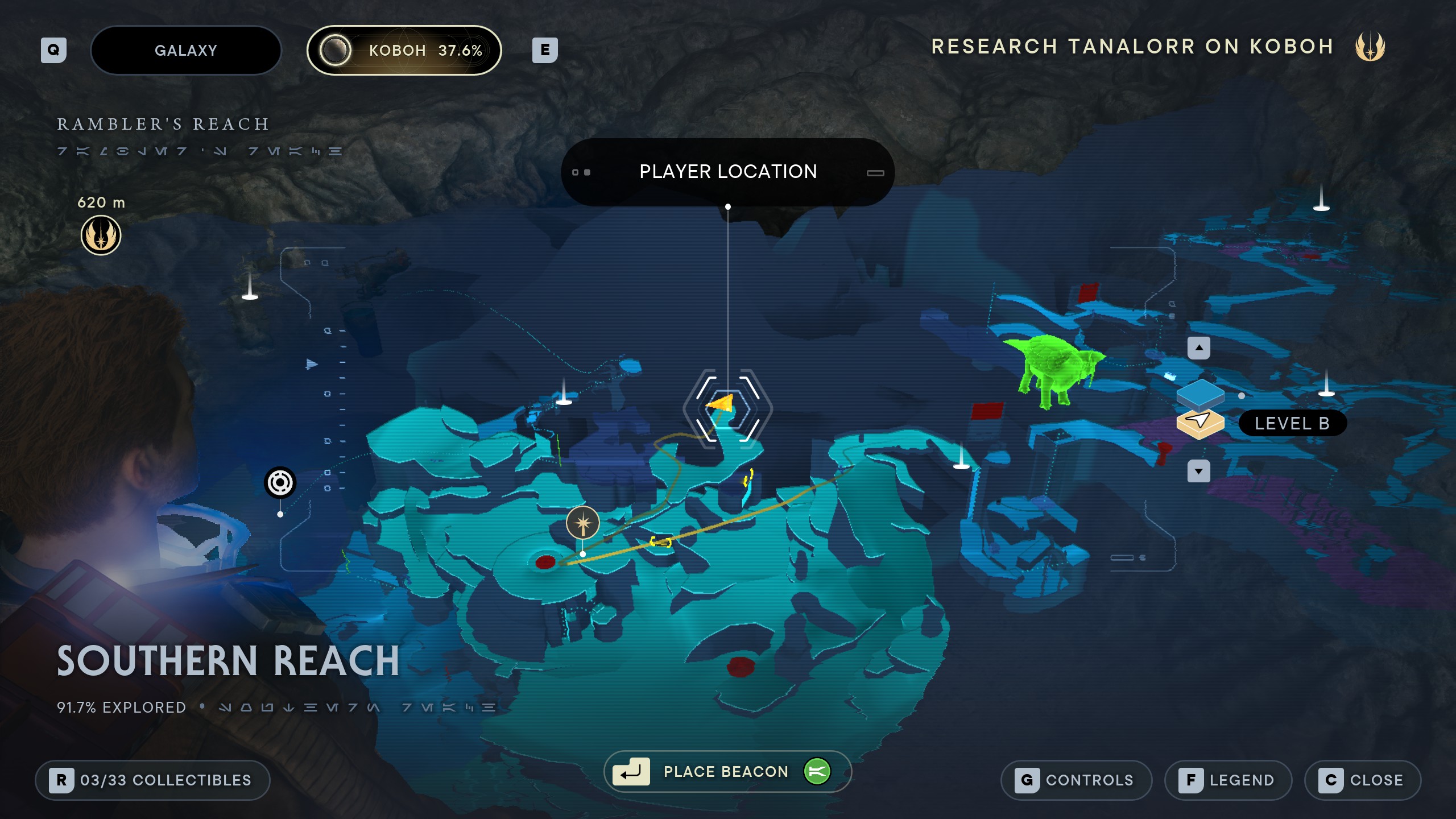Click the Place Beacon button

(x=727, y=771)
